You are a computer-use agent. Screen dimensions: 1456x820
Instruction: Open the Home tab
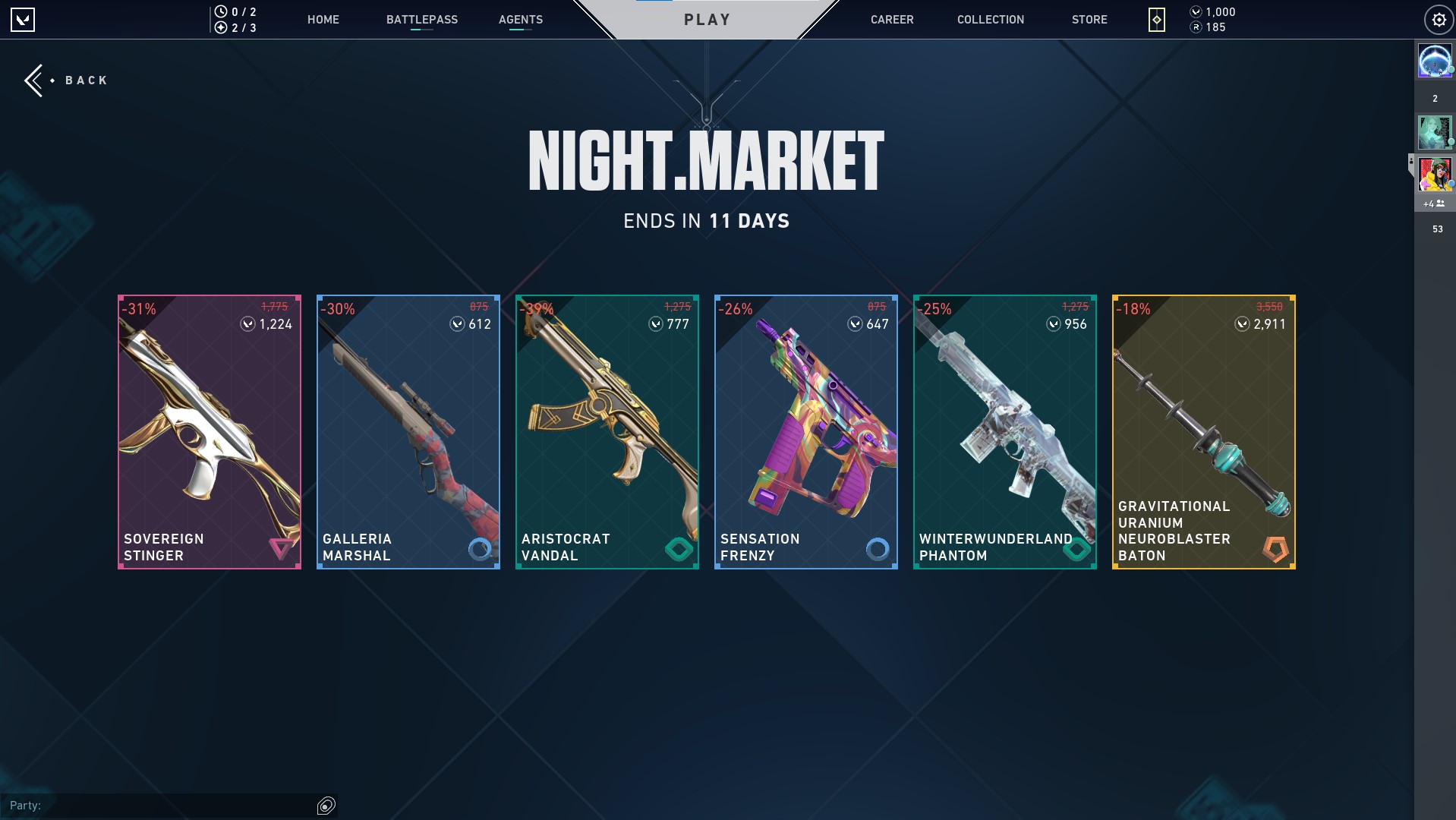pos(323,20)
